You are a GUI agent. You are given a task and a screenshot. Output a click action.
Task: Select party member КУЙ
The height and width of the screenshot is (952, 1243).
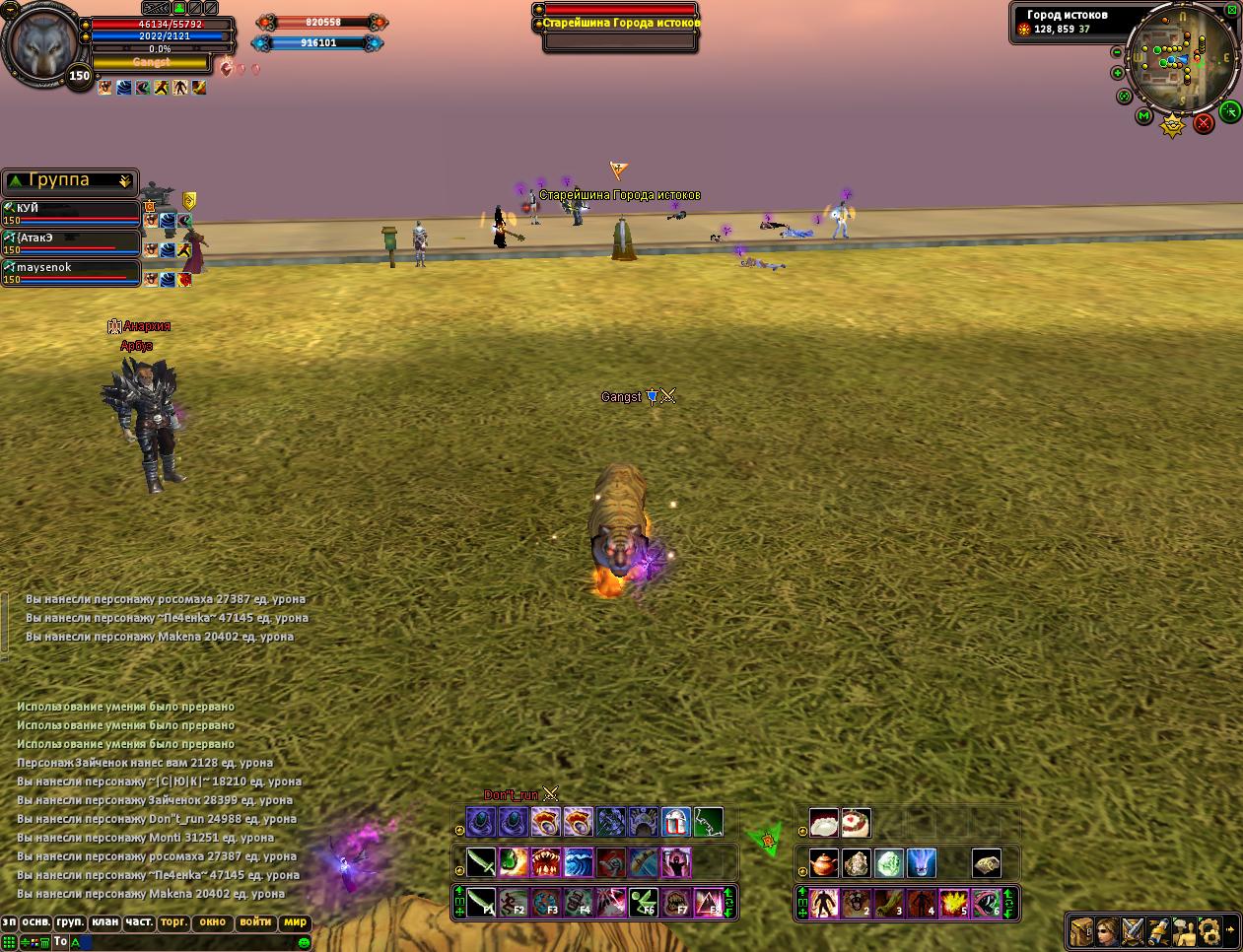click(69, 210)
